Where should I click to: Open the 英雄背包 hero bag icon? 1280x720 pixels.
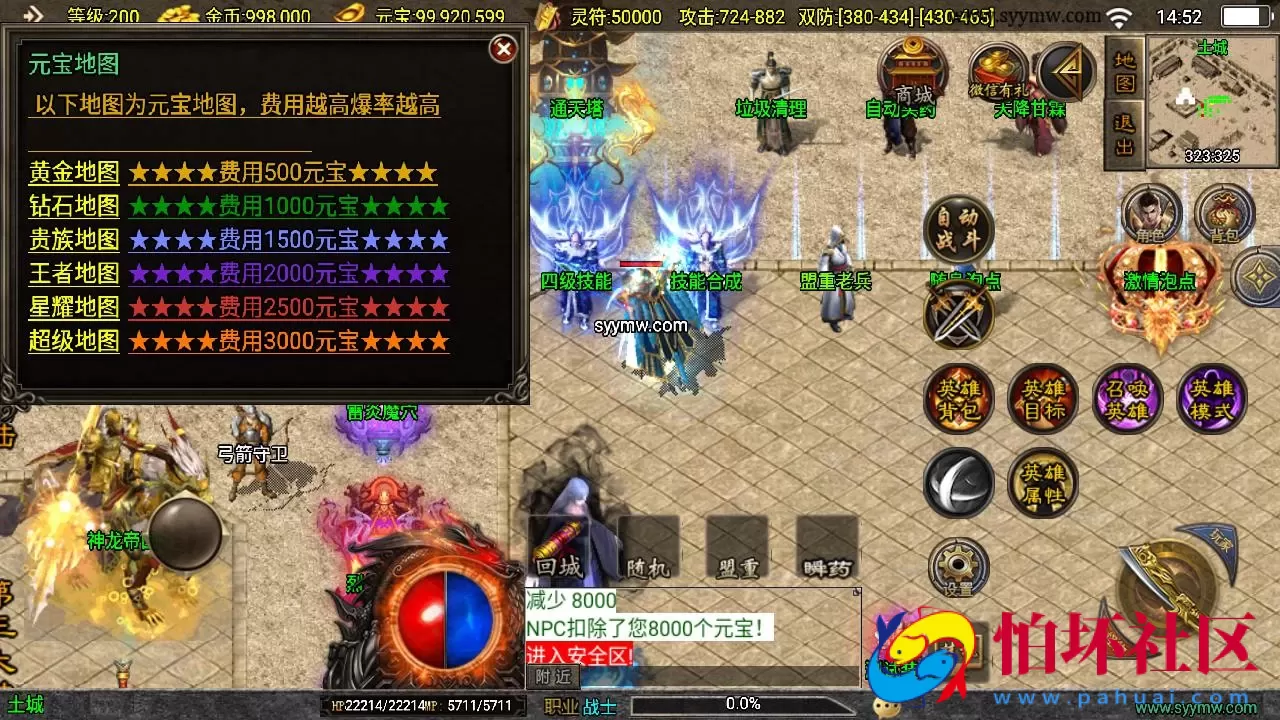958,398
